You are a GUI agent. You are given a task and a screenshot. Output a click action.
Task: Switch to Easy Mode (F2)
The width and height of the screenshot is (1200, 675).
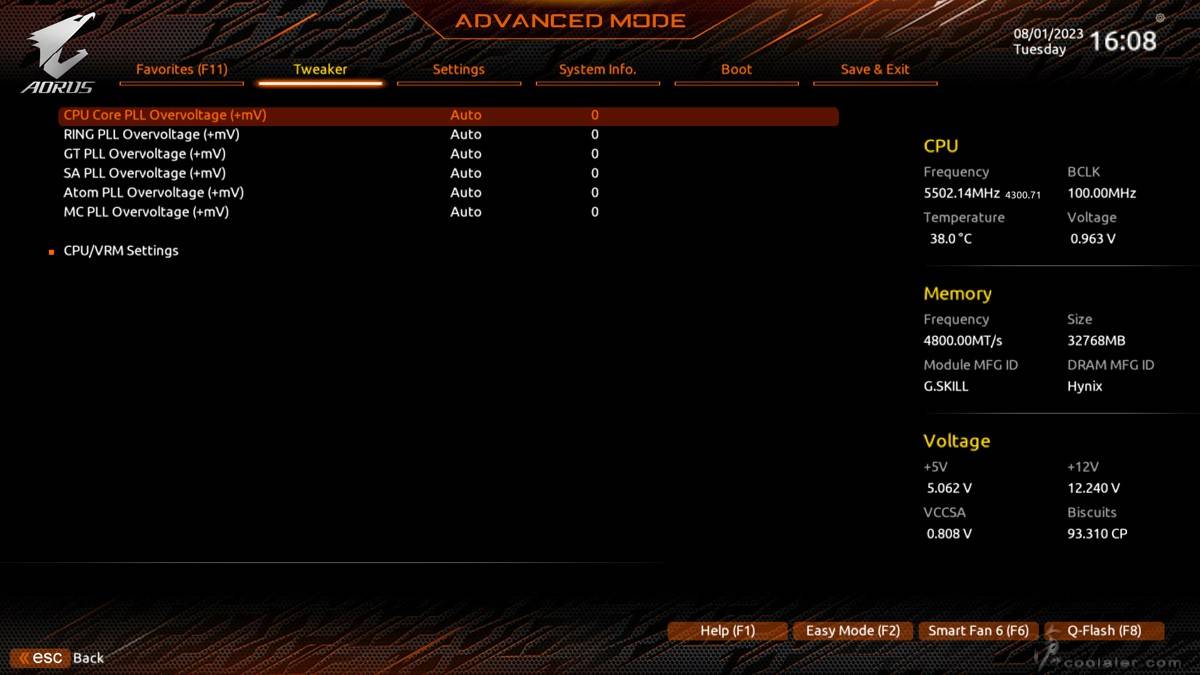point(853,631)
